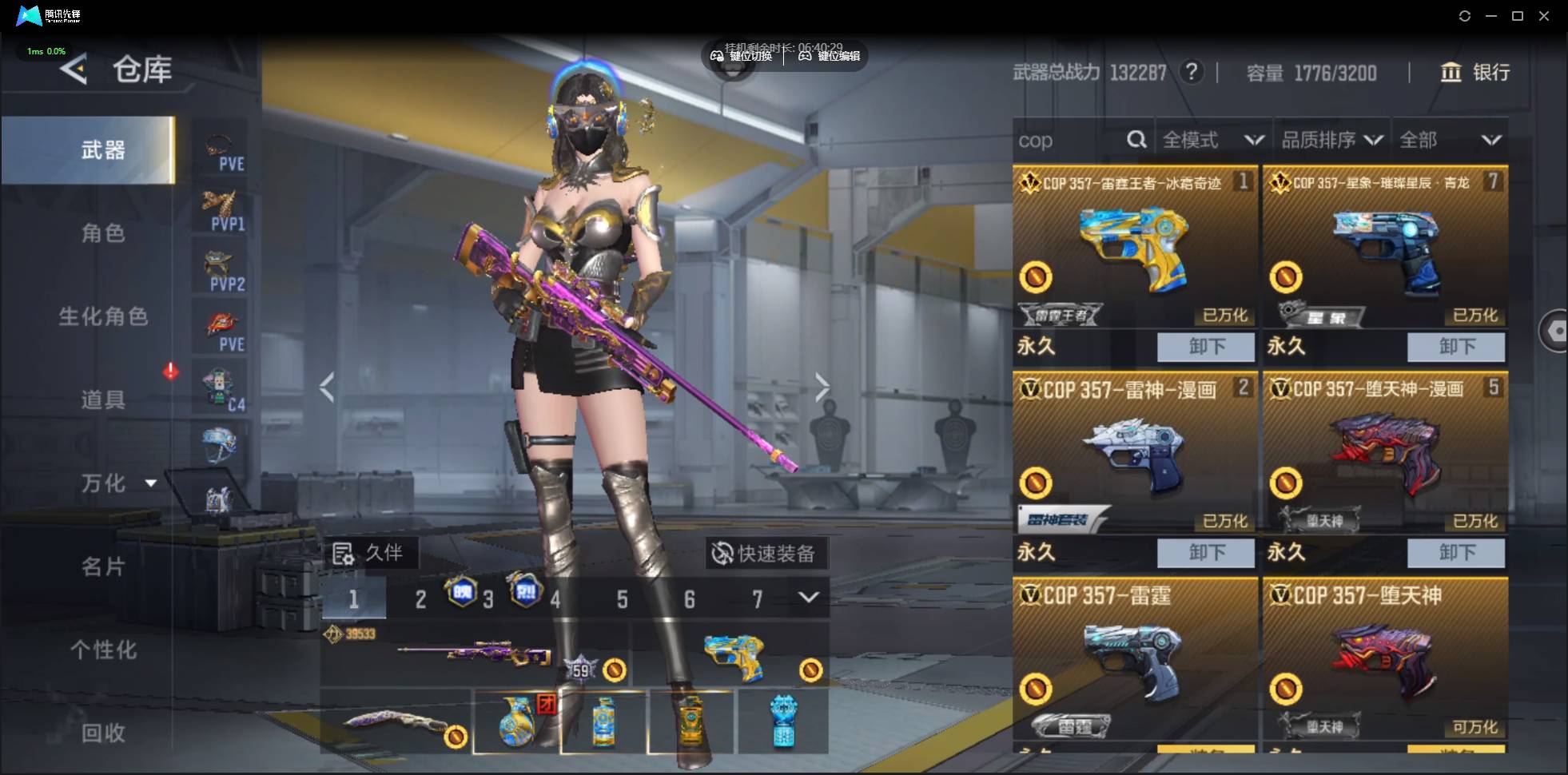This screenshot has width=1568, height=775.
Task: Open the 全模式 mode filter dropdown
Action: (x=1212, y=141)
